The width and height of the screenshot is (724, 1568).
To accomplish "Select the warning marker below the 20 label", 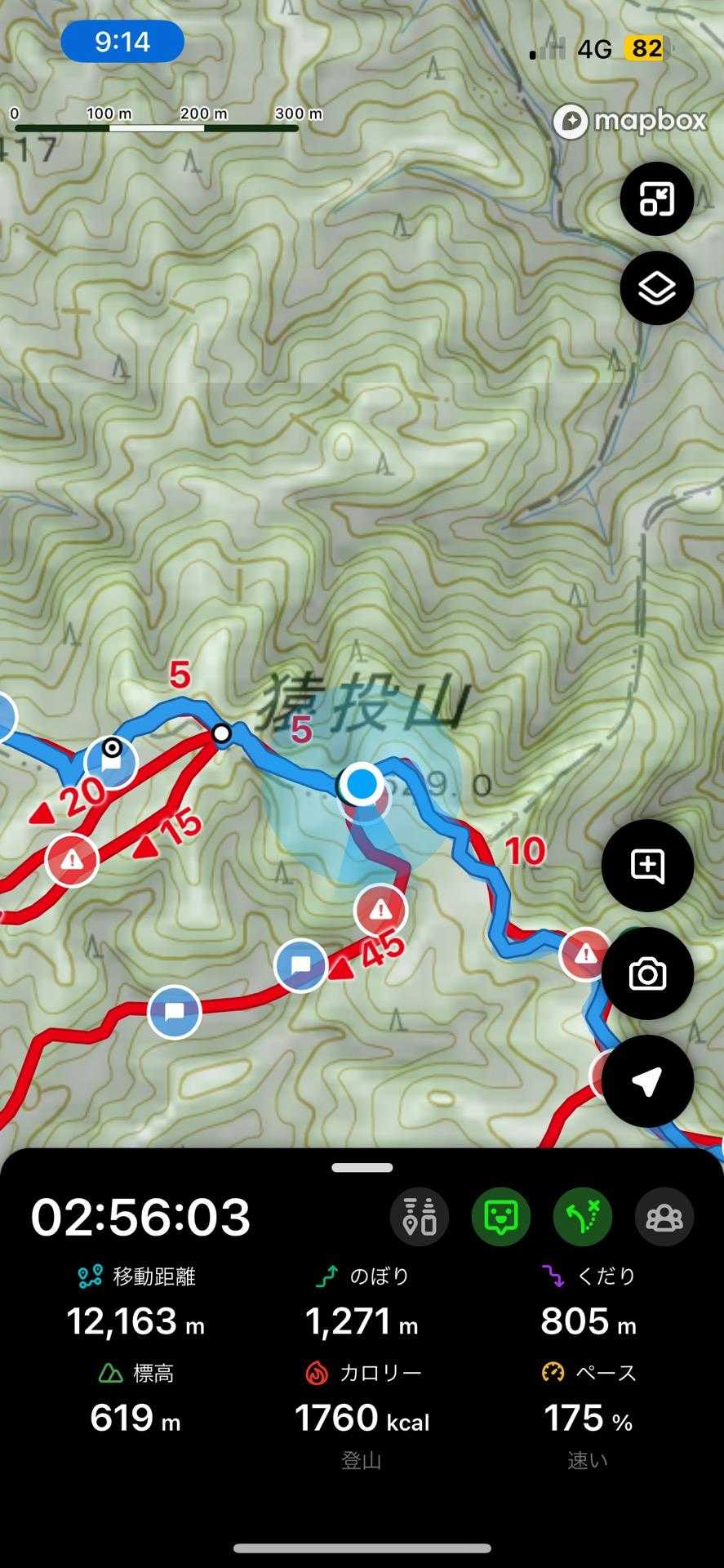I will [72, 859].
